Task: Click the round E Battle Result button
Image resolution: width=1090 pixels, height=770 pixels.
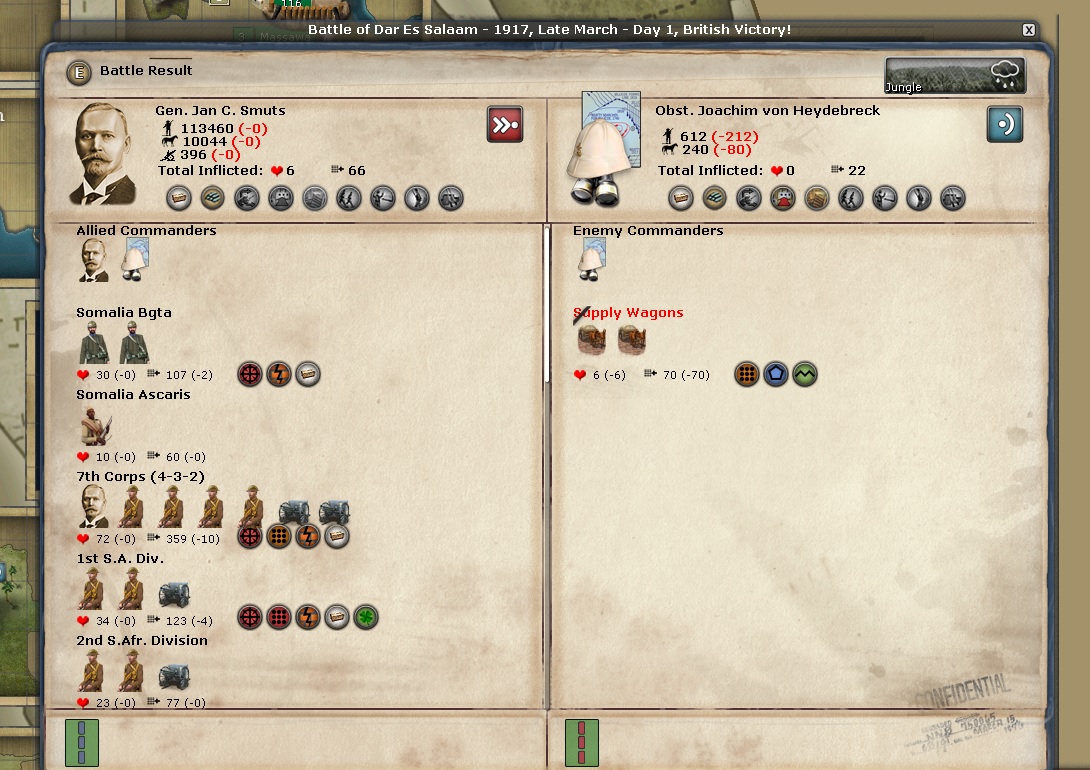Action: pyautogui.click(x=78, y=72)
